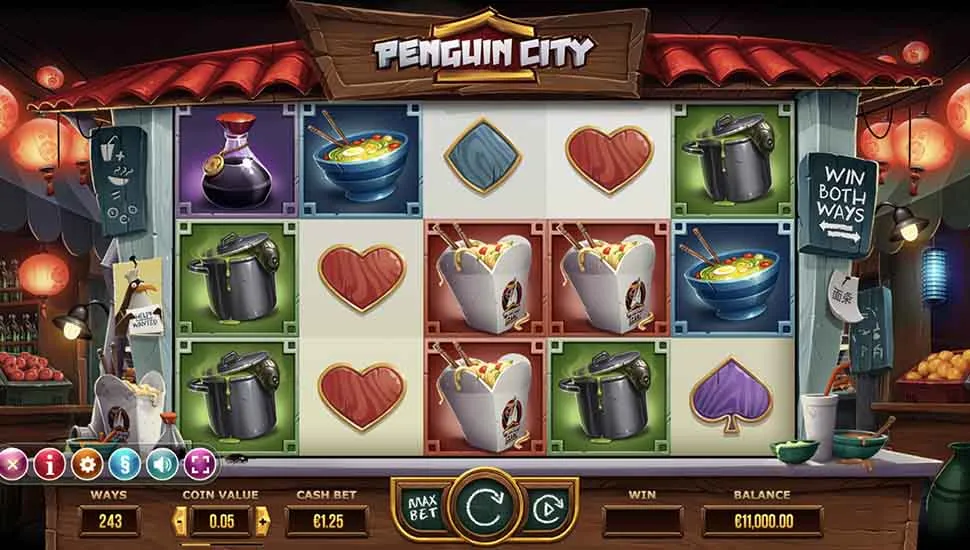Show the game rules section icon
Viewport: 970px width, 550px height.
(124, 464)
